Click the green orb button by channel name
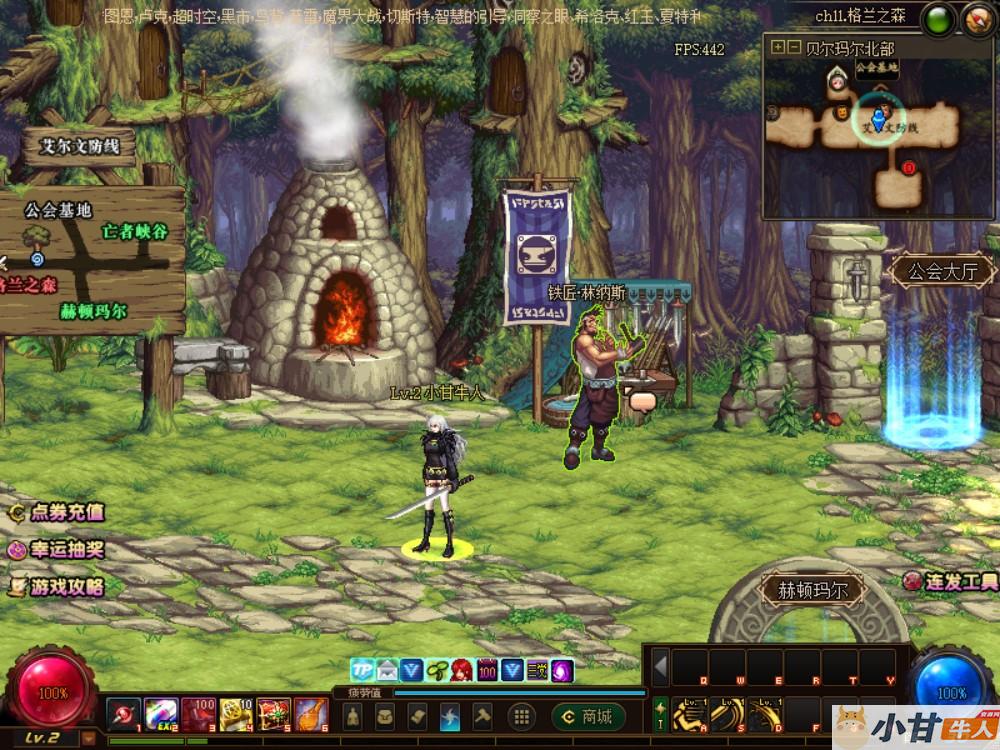1000x750 pixels. coord(938,19)
